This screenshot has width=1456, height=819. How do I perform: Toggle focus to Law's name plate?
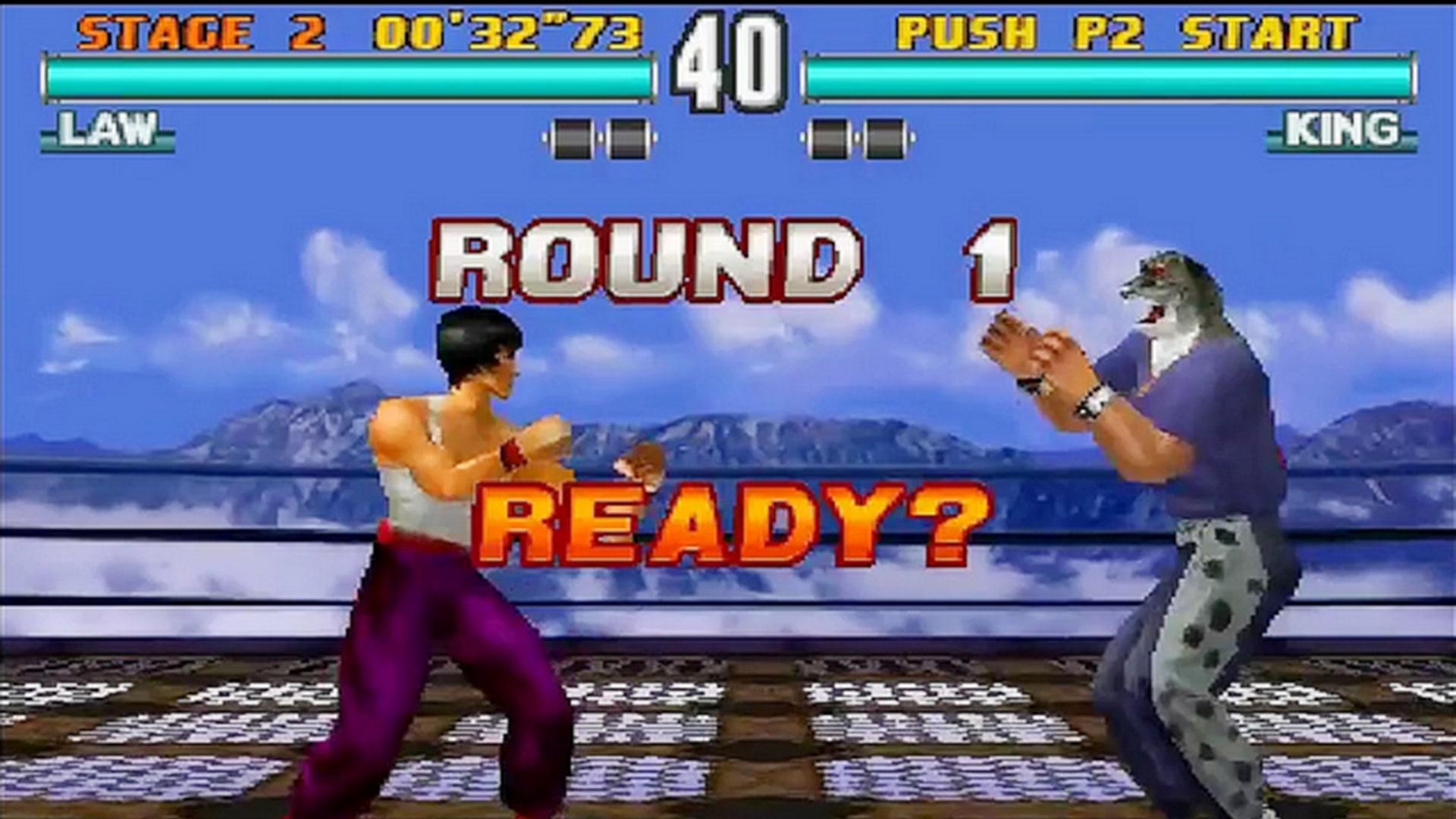[106, 129]
